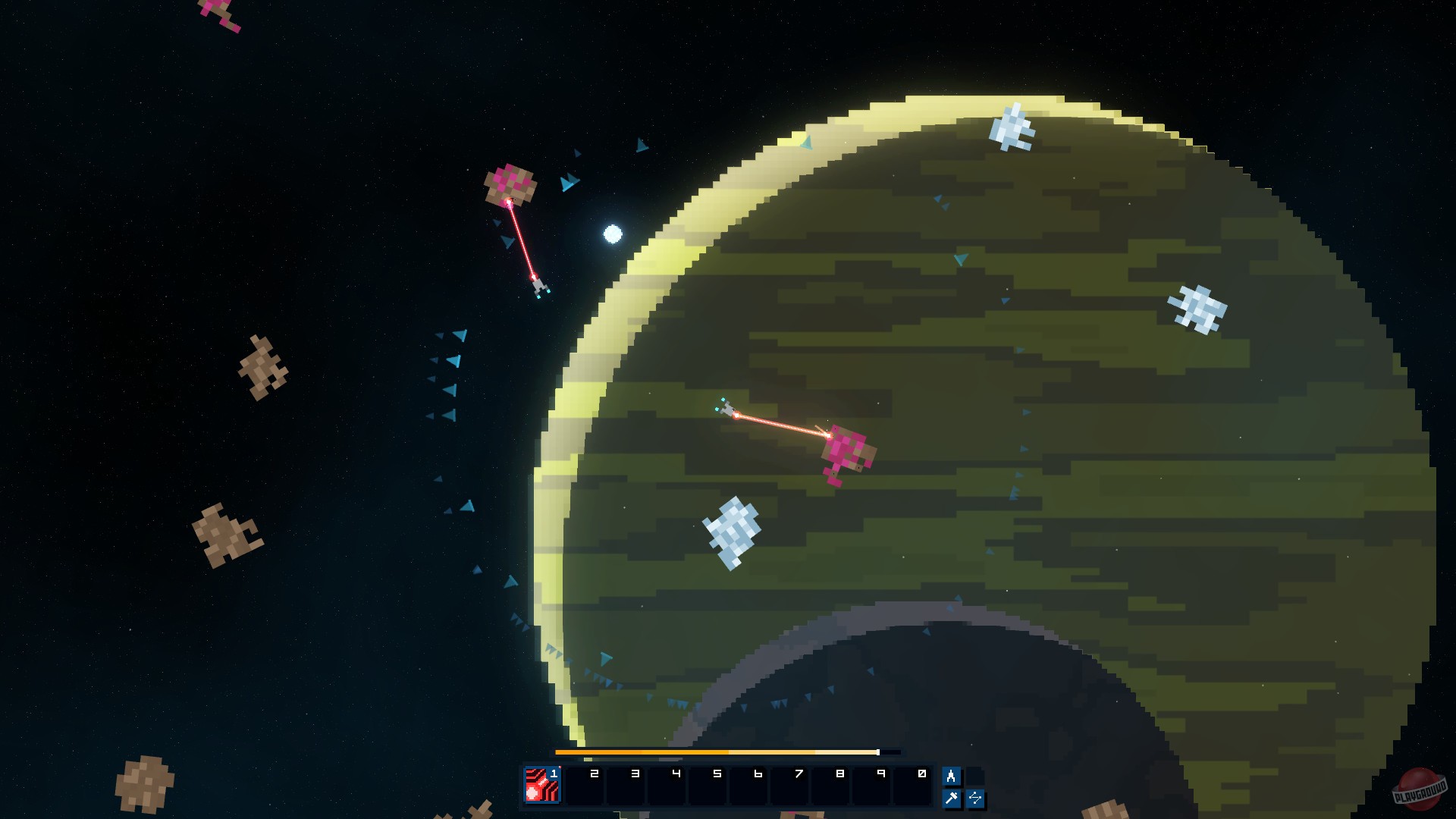Click the white crystal cluster on the planet
The width and height of the screenshot is (1456, 819).
(x=732, y=531)
